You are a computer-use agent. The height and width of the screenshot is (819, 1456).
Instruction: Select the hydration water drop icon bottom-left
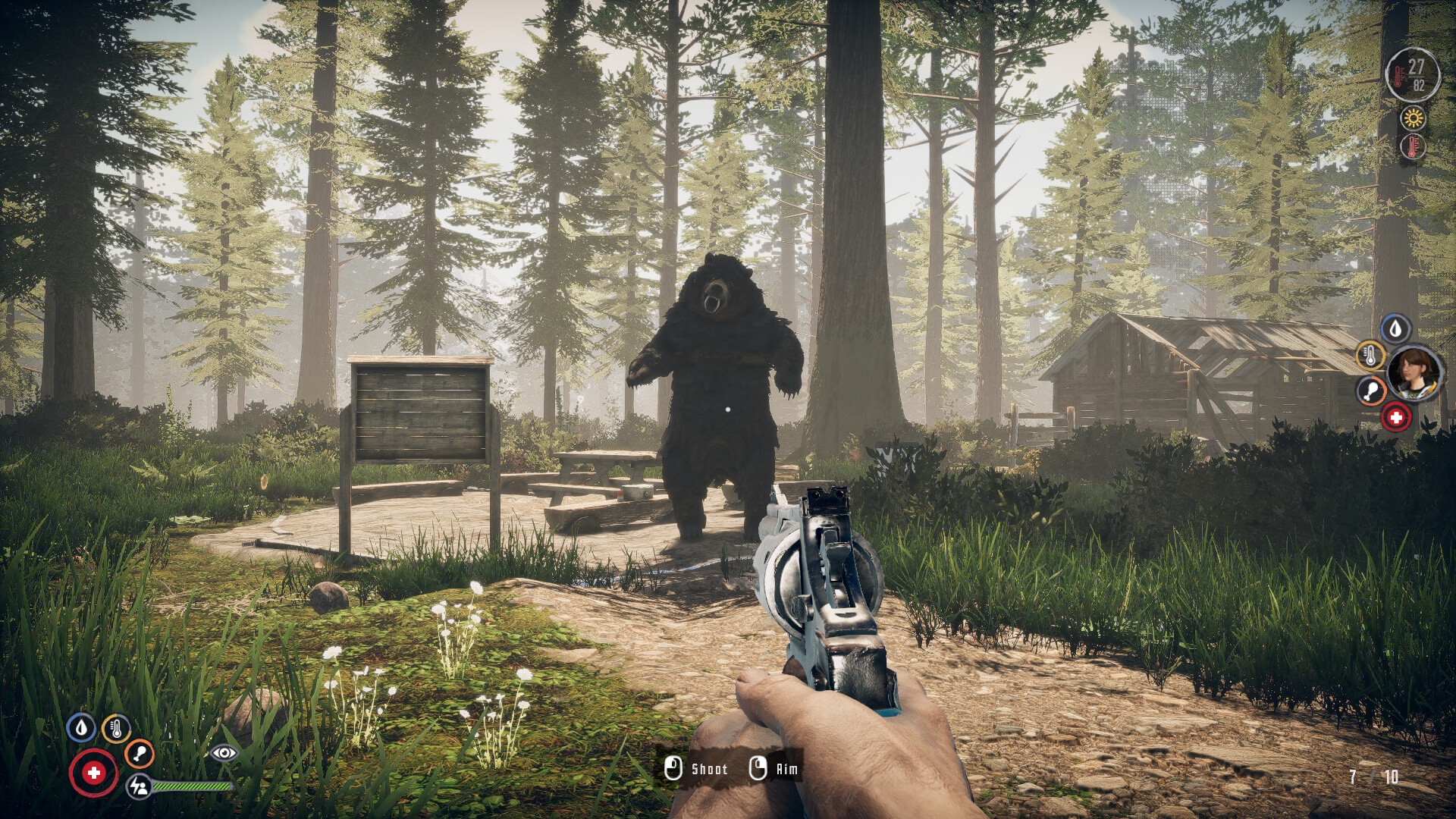point(83,728)
